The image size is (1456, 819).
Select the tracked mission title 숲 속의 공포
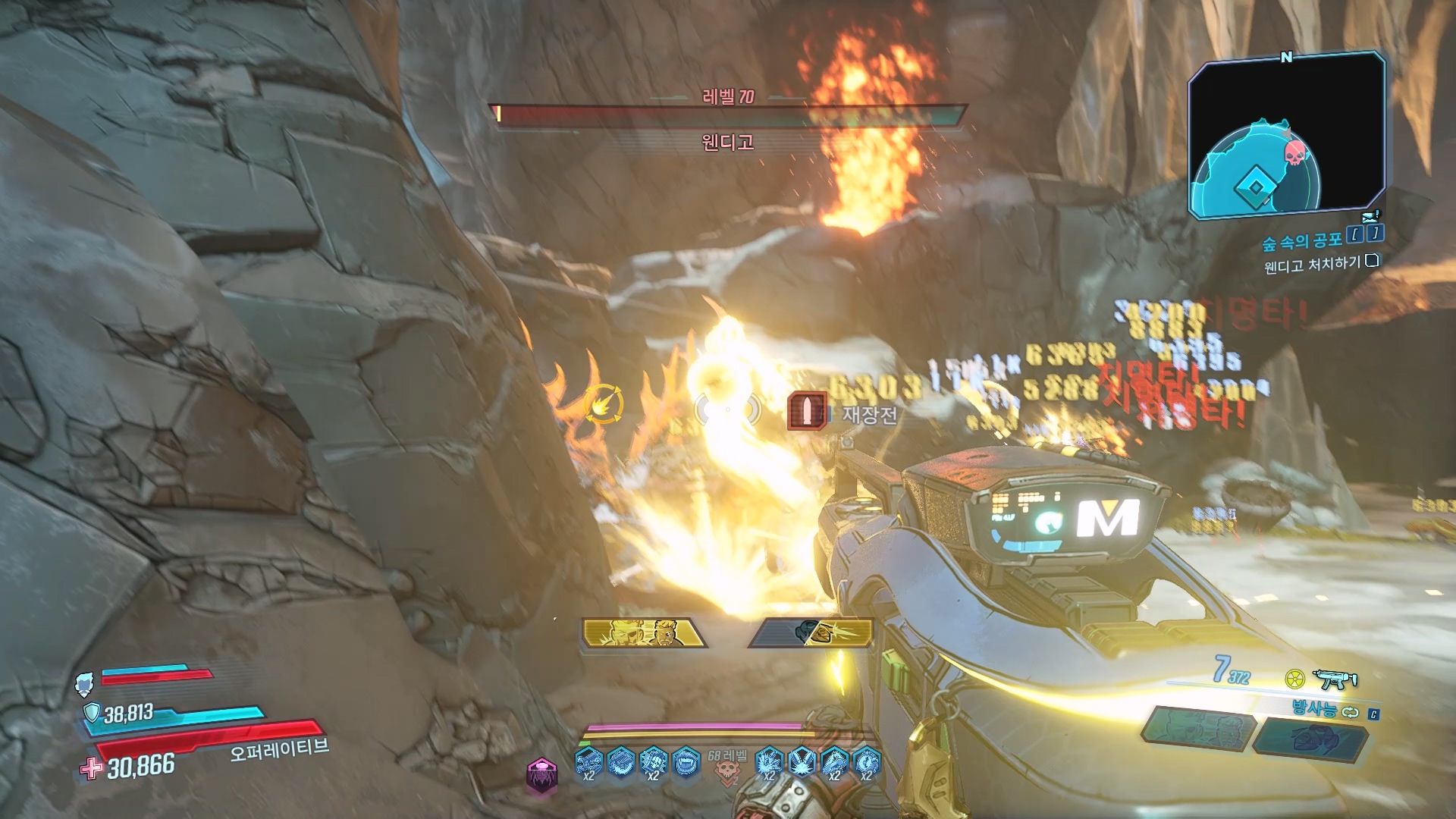pyautogui.click(x=1301, y=241)
